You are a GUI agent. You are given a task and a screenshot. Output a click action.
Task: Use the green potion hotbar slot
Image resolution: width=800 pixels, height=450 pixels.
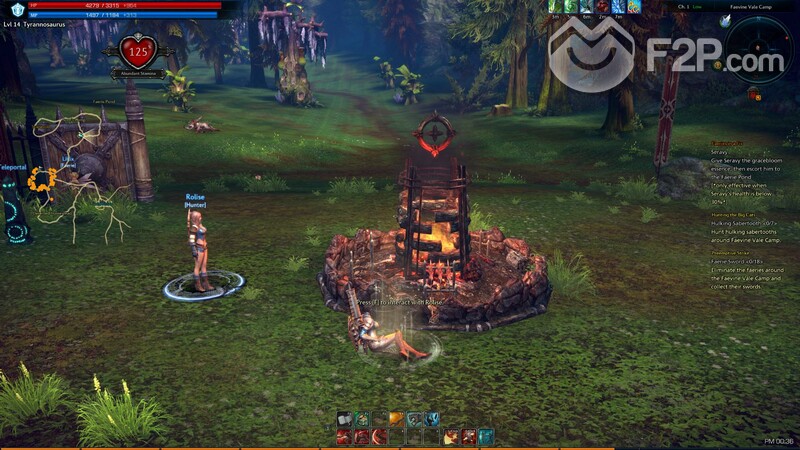tap(363, 419)
